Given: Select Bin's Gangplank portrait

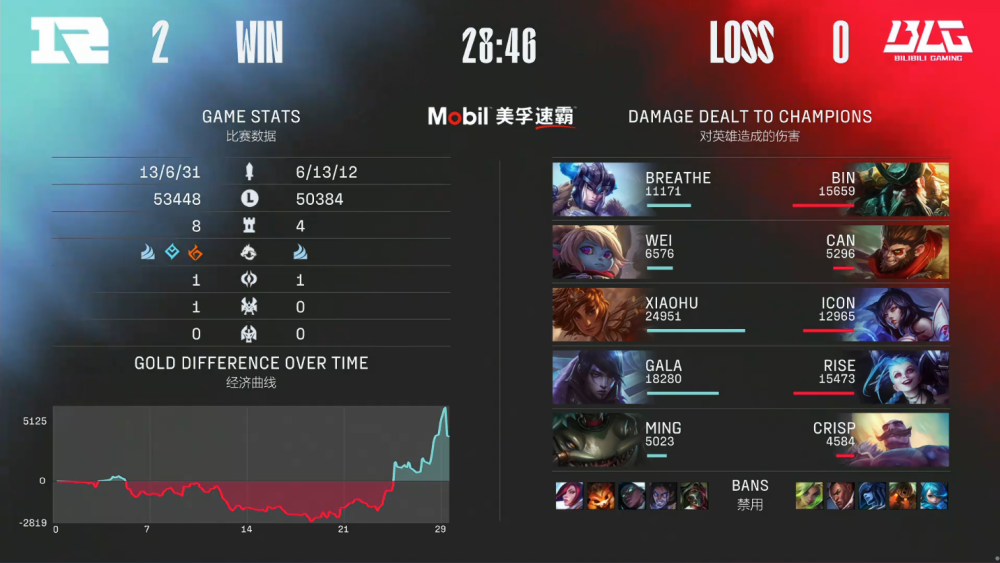Looking at the screenshot, I should pyautogui.click(x=905, y=189).
